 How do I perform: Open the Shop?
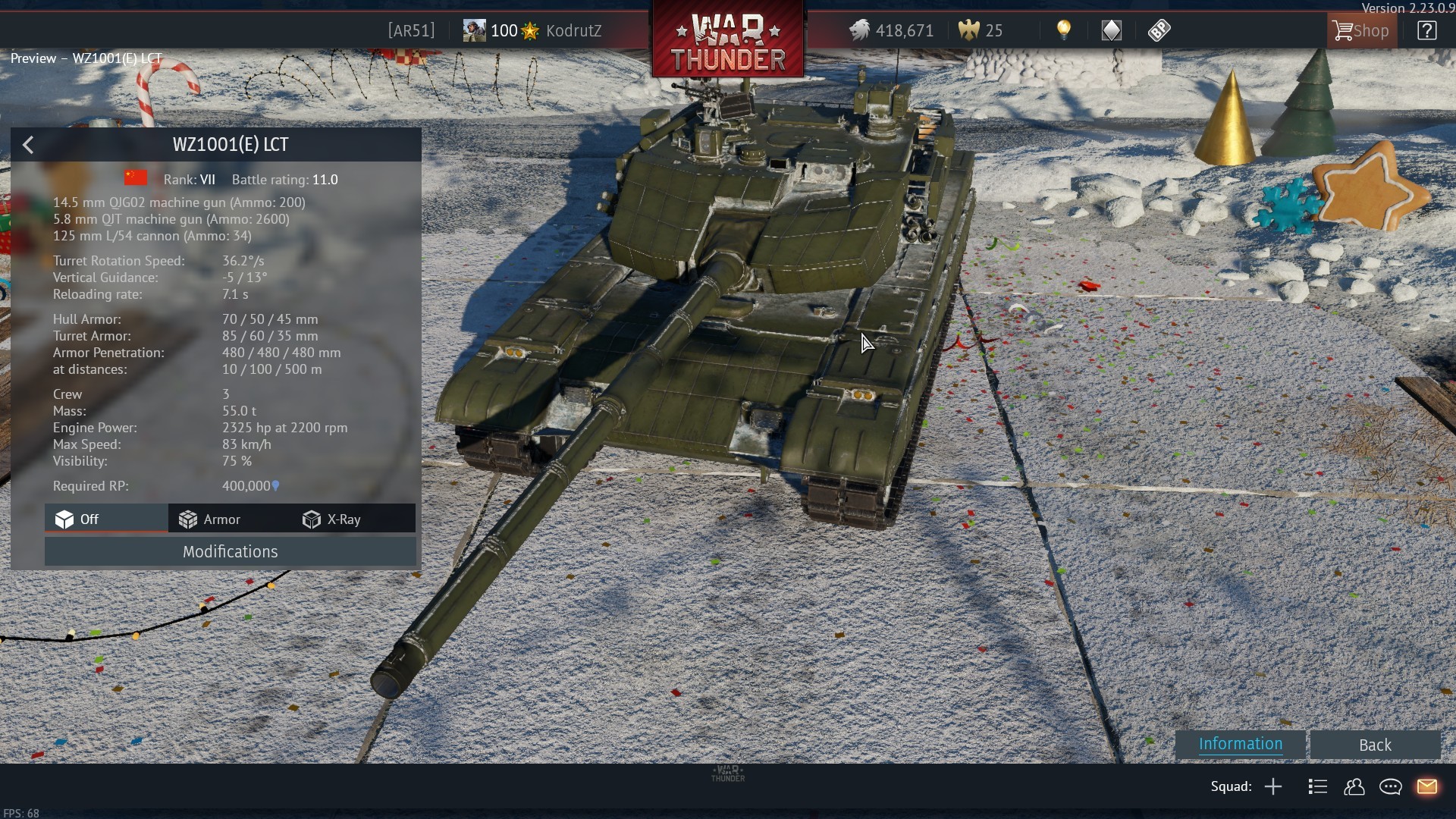pos(1361,30)
